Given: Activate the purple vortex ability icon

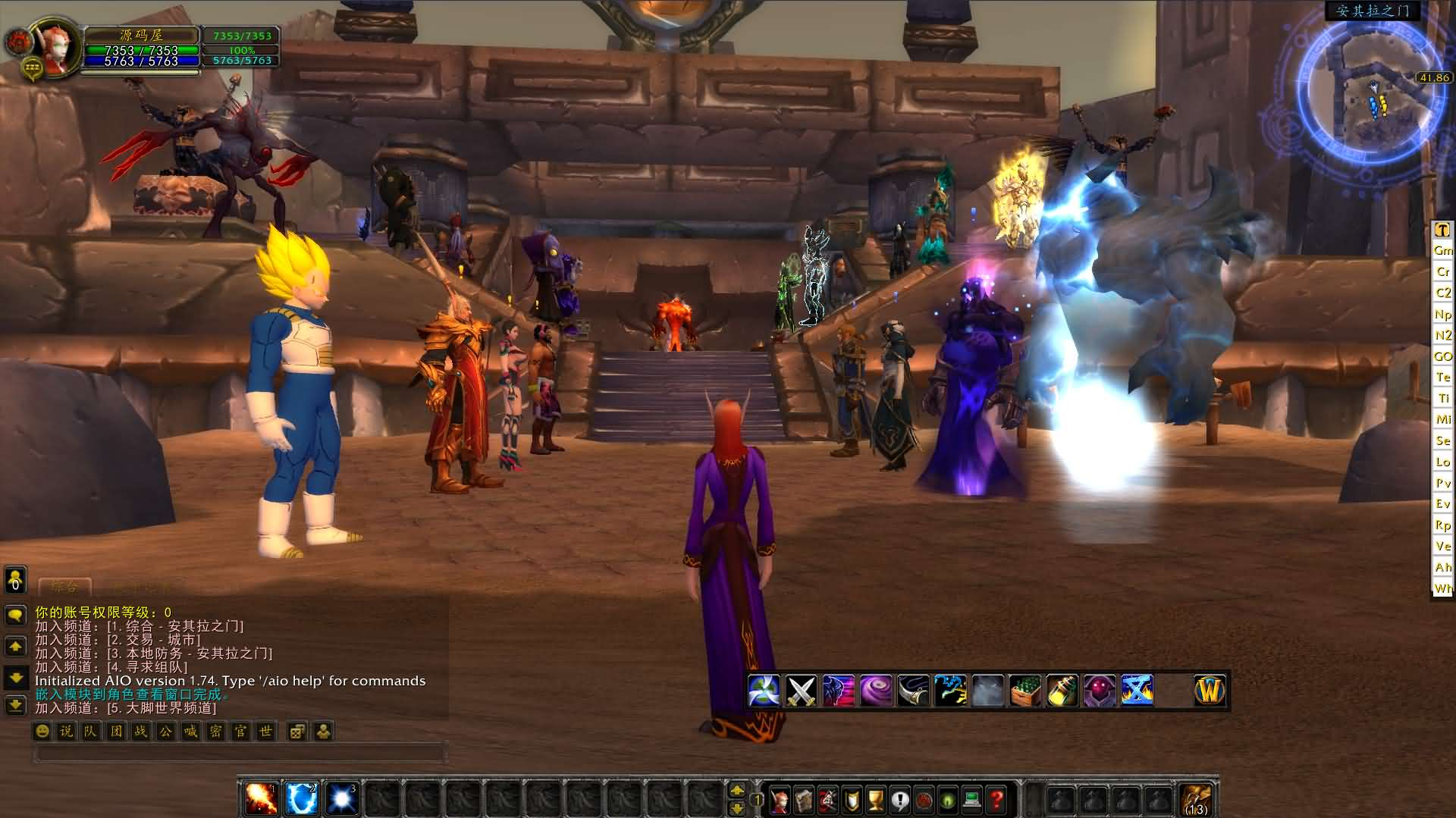Looking at the screenshot, I should [876, 691].
